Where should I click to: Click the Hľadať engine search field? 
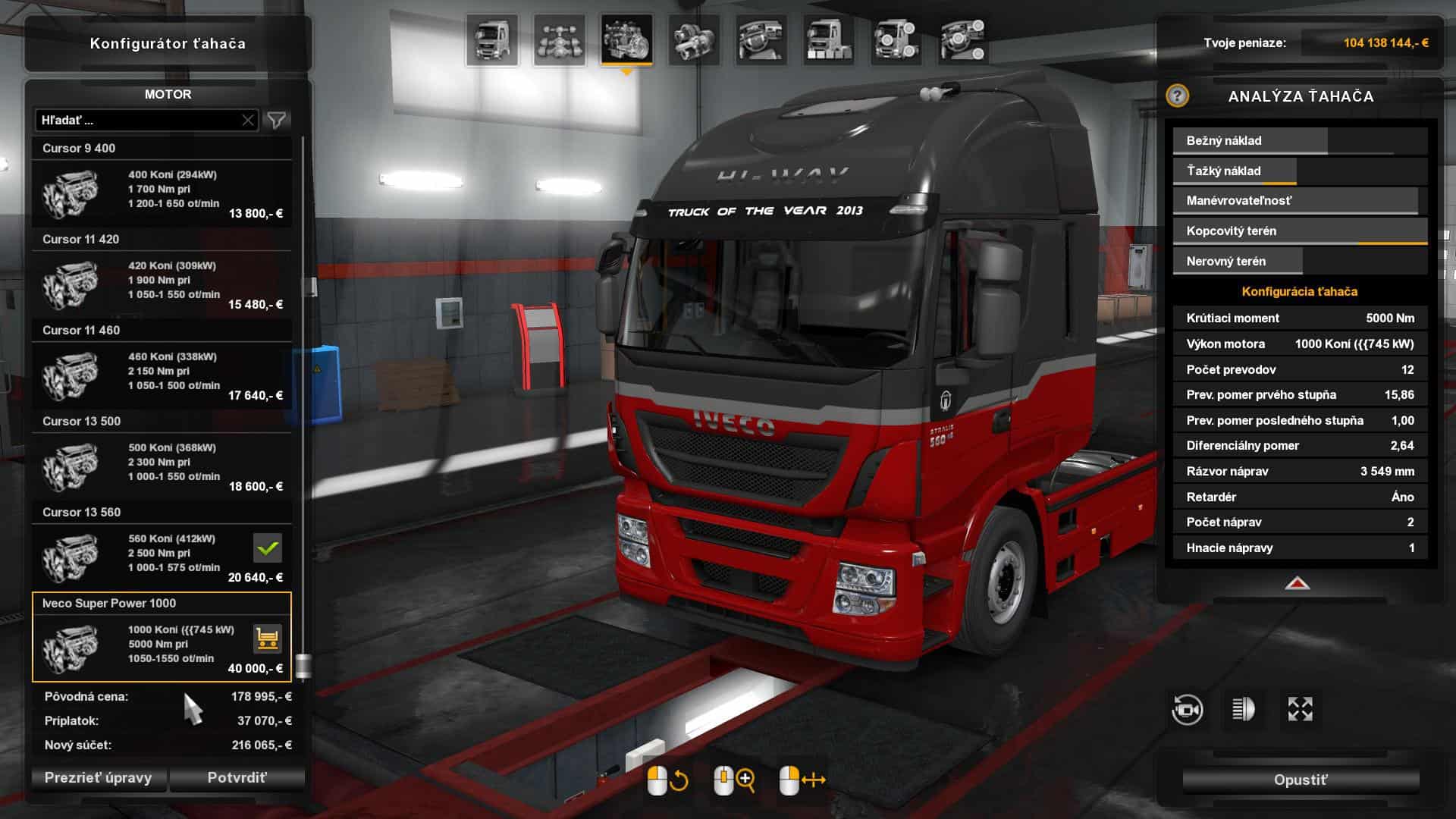pos(136,121)
